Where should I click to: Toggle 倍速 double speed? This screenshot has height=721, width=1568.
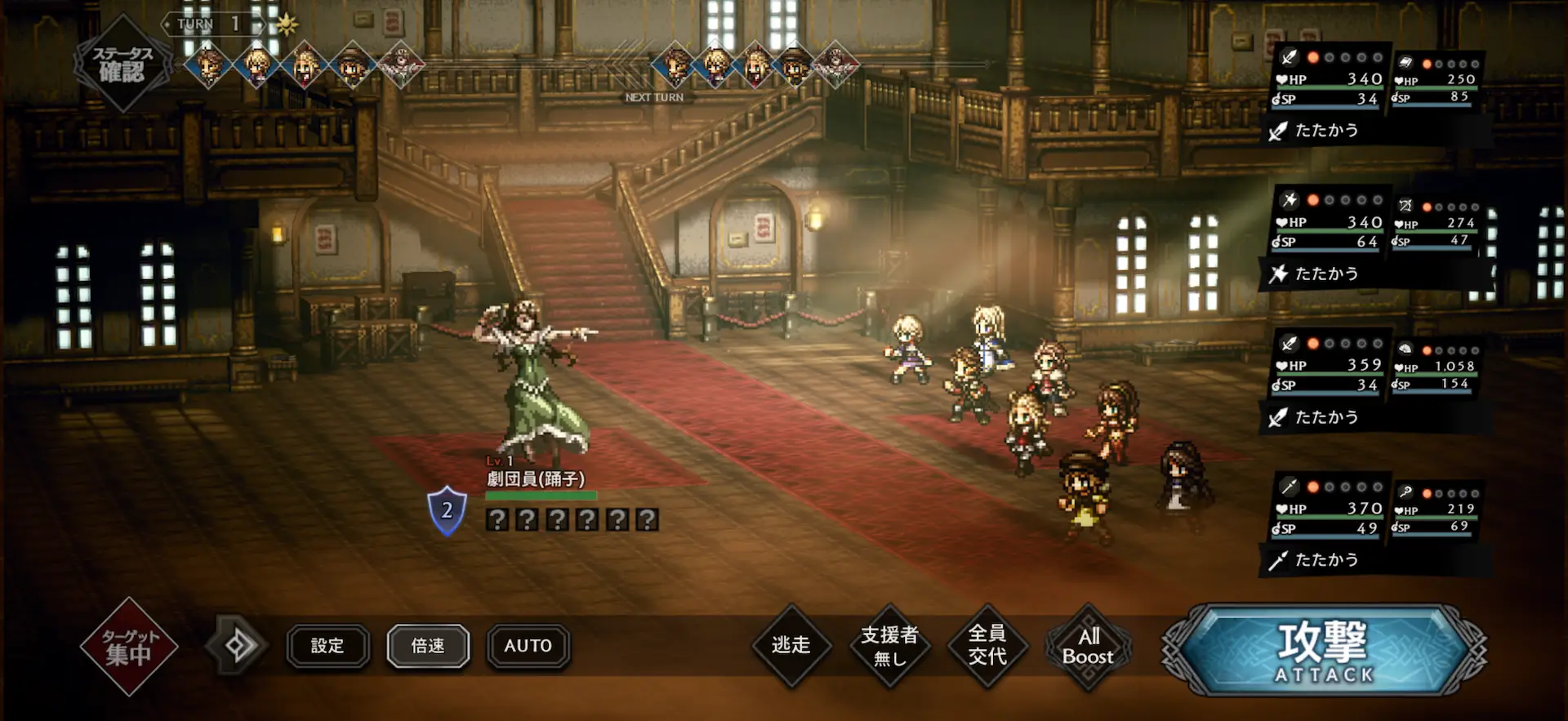click(x=428, y=647)
